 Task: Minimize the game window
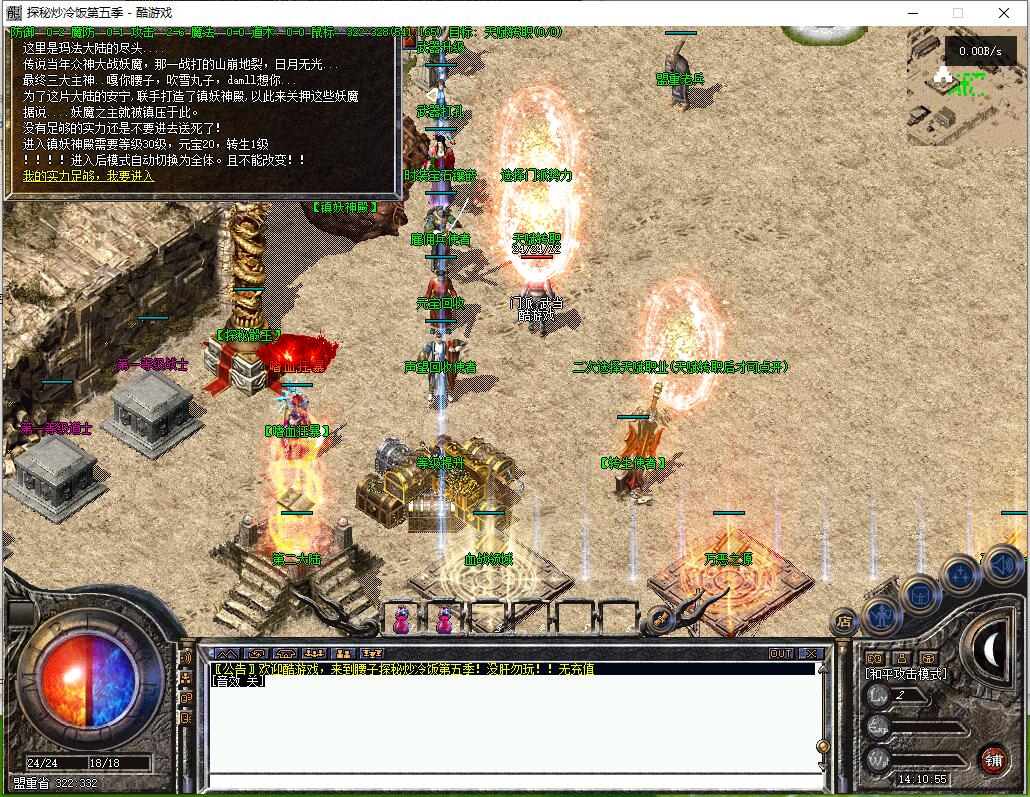[x=913, y=13]
